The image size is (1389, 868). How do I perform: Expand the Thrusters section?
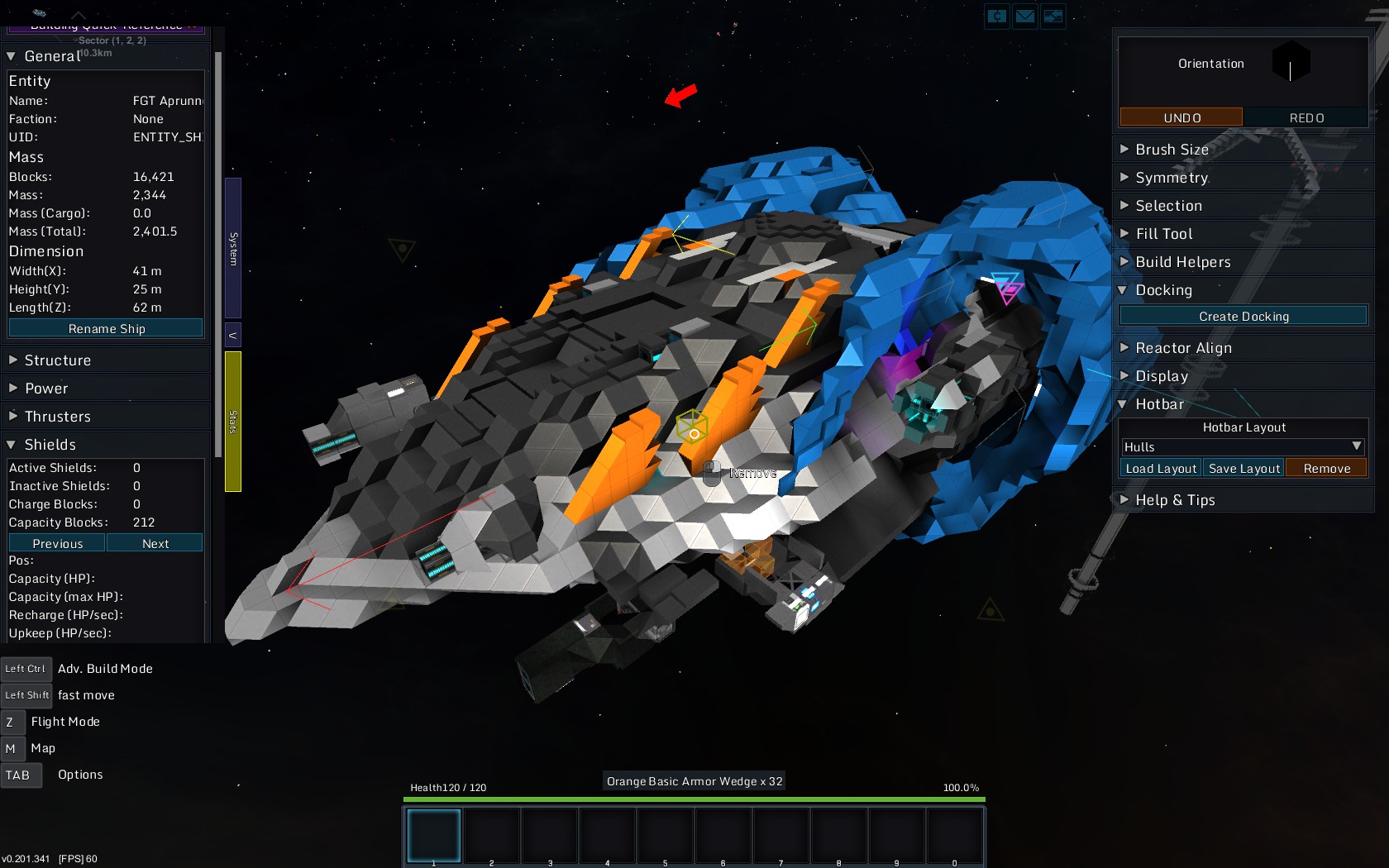(x=57, y=417)
